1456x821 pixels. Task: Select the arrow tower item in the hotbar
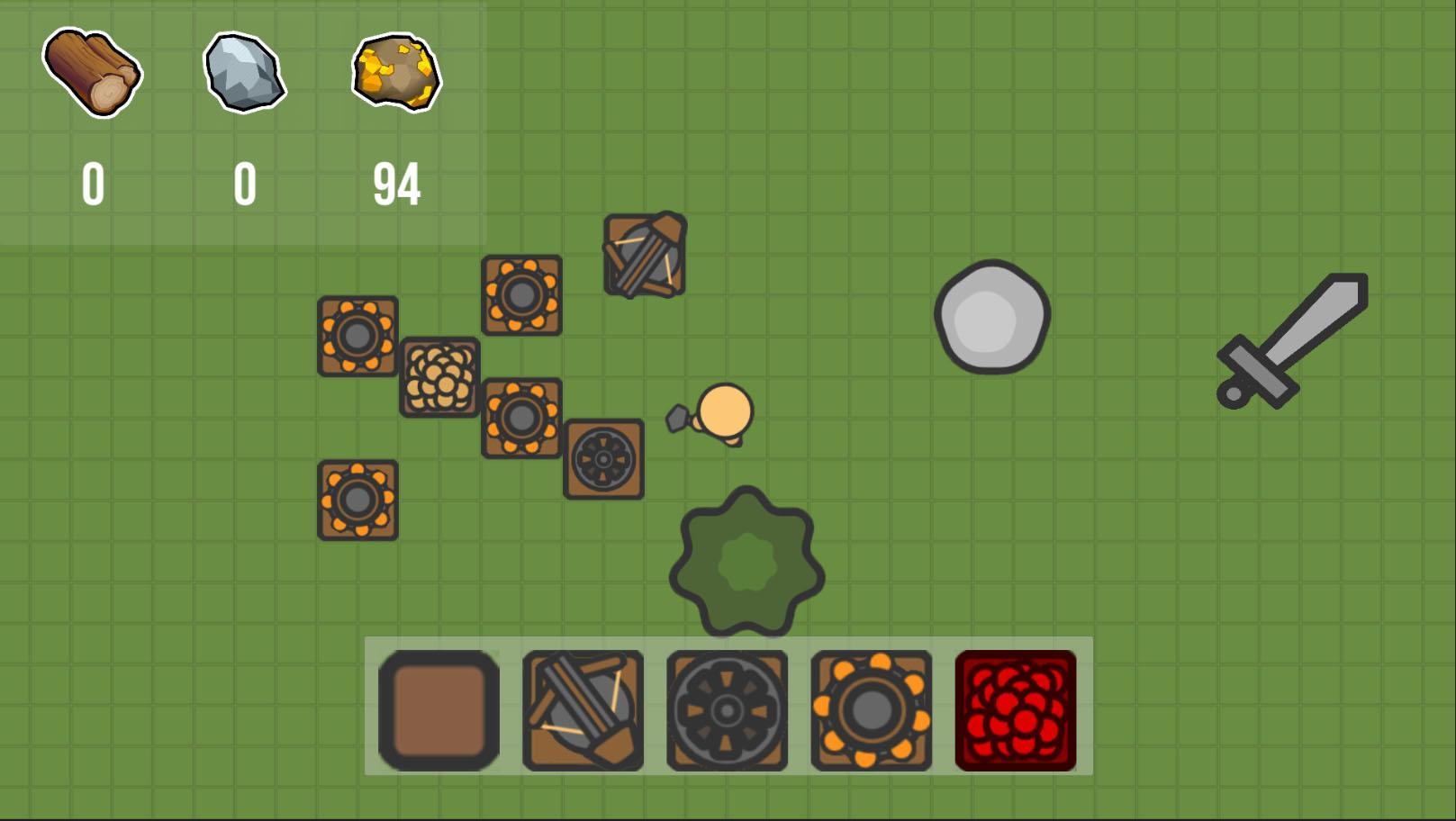[583, 711]
